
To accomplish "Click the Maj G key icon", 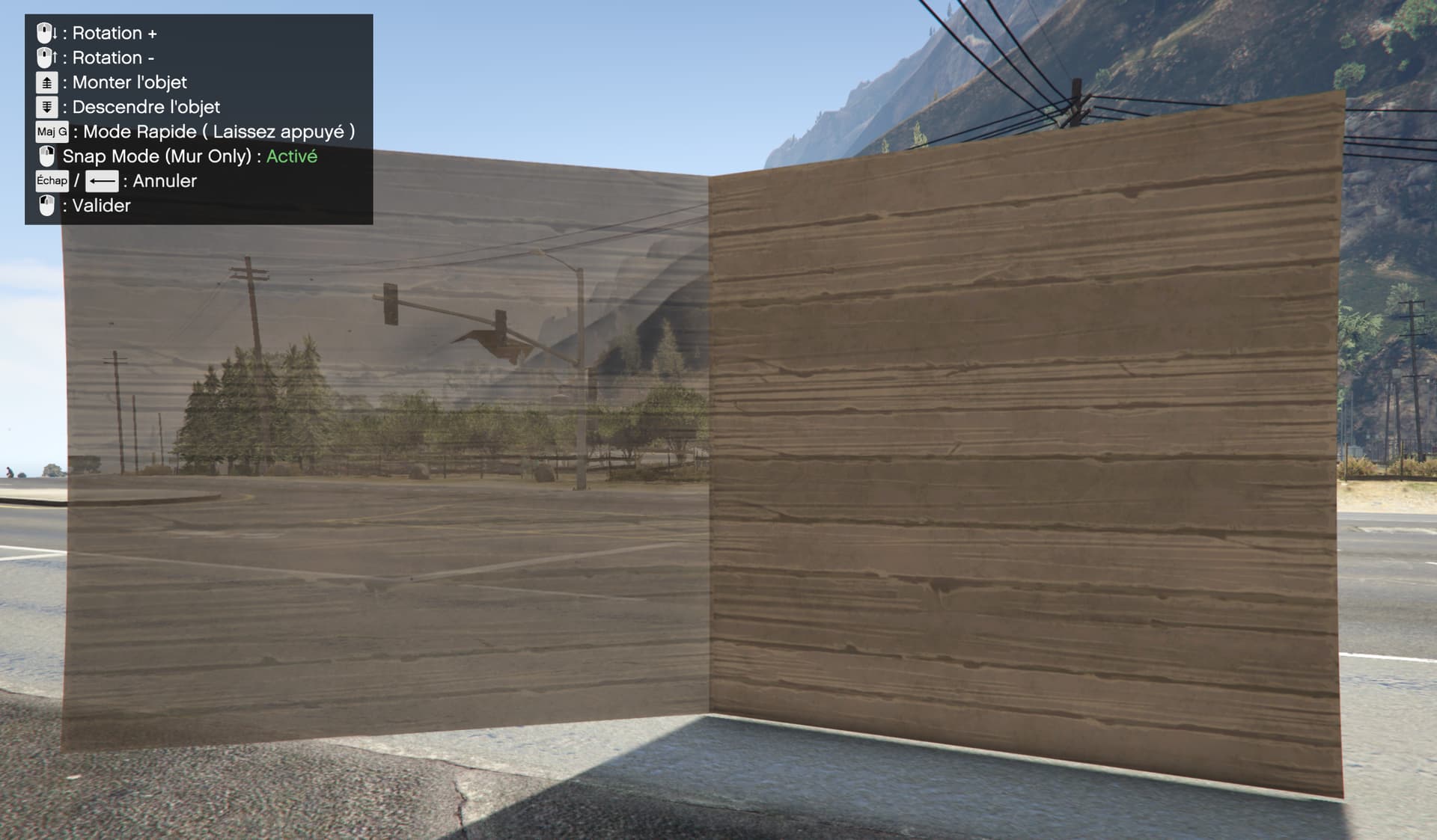I will (52, 132).
